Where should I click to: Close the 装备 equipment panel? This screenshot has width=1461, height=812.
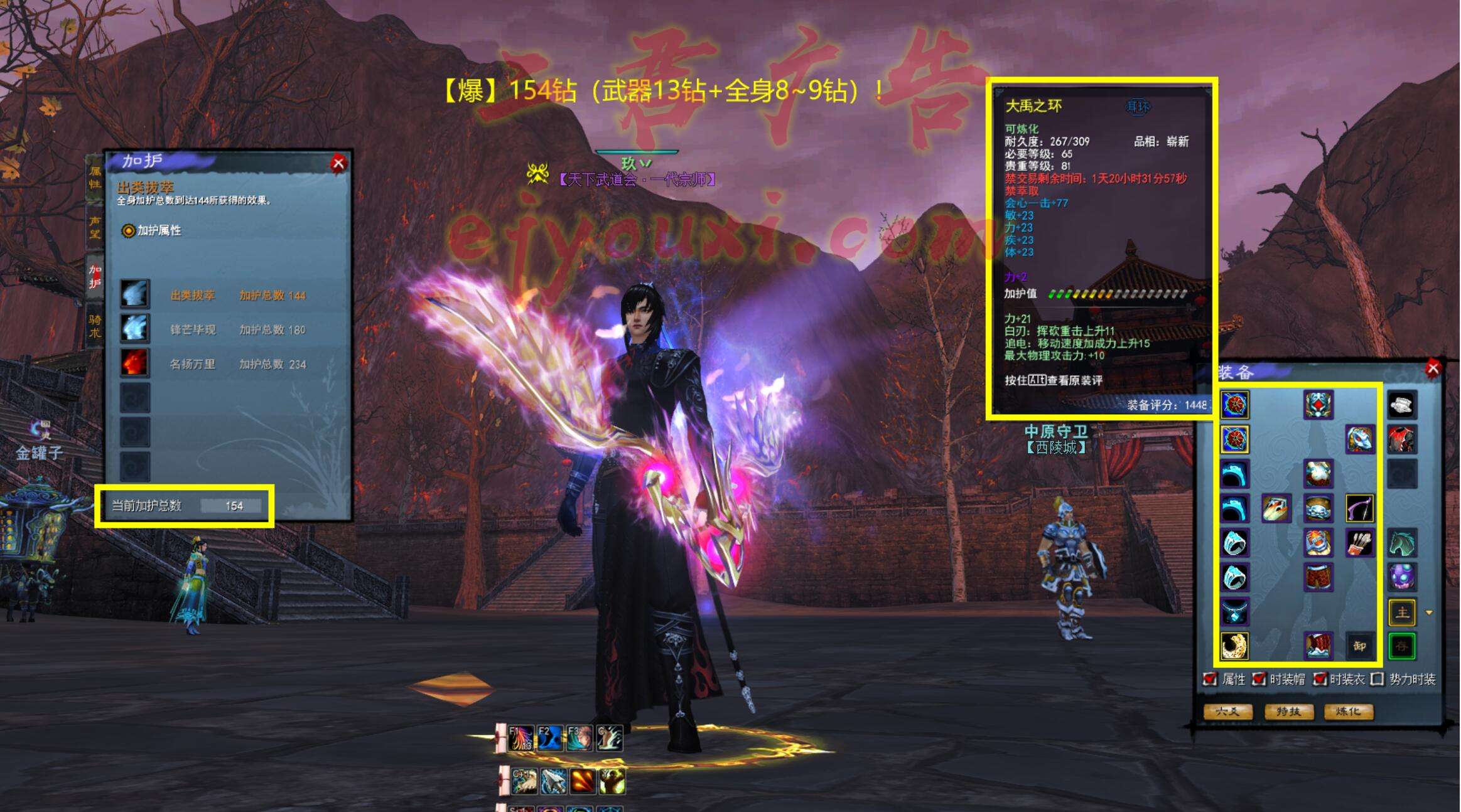click(1432, 368)
